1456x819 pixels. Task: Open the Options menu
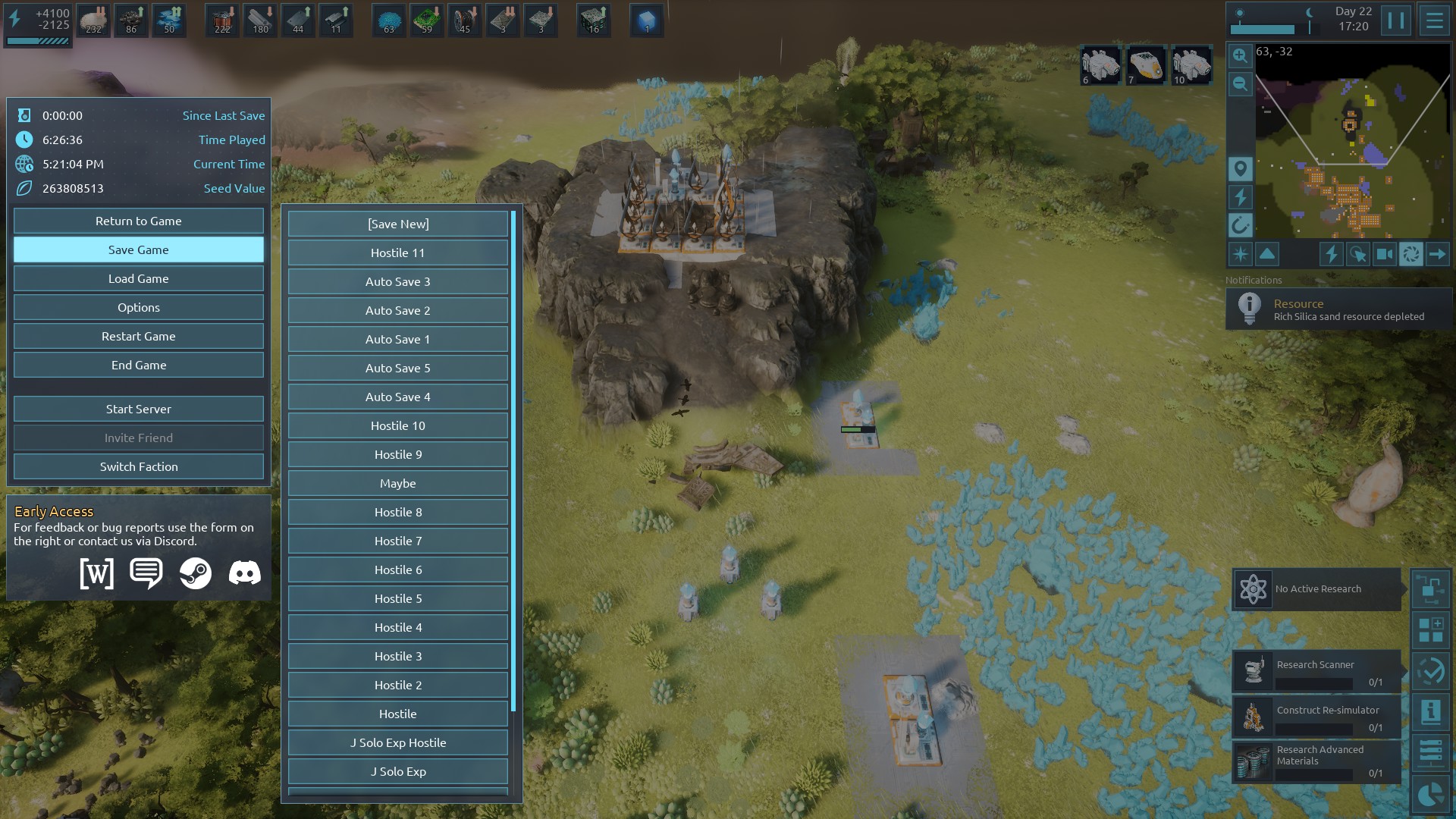138,308
